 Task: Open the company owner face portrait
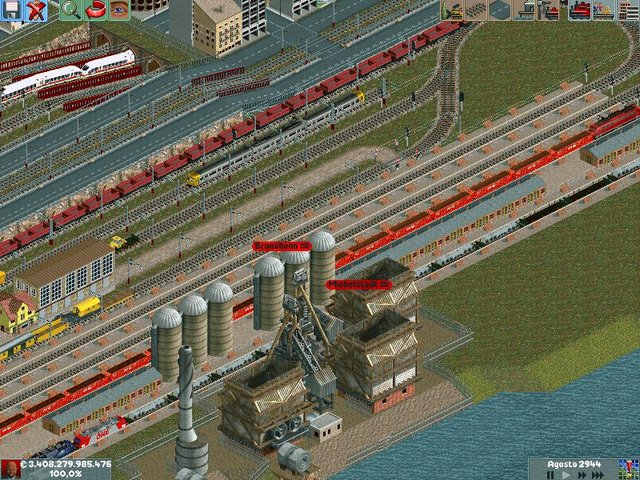coord(10,469)
